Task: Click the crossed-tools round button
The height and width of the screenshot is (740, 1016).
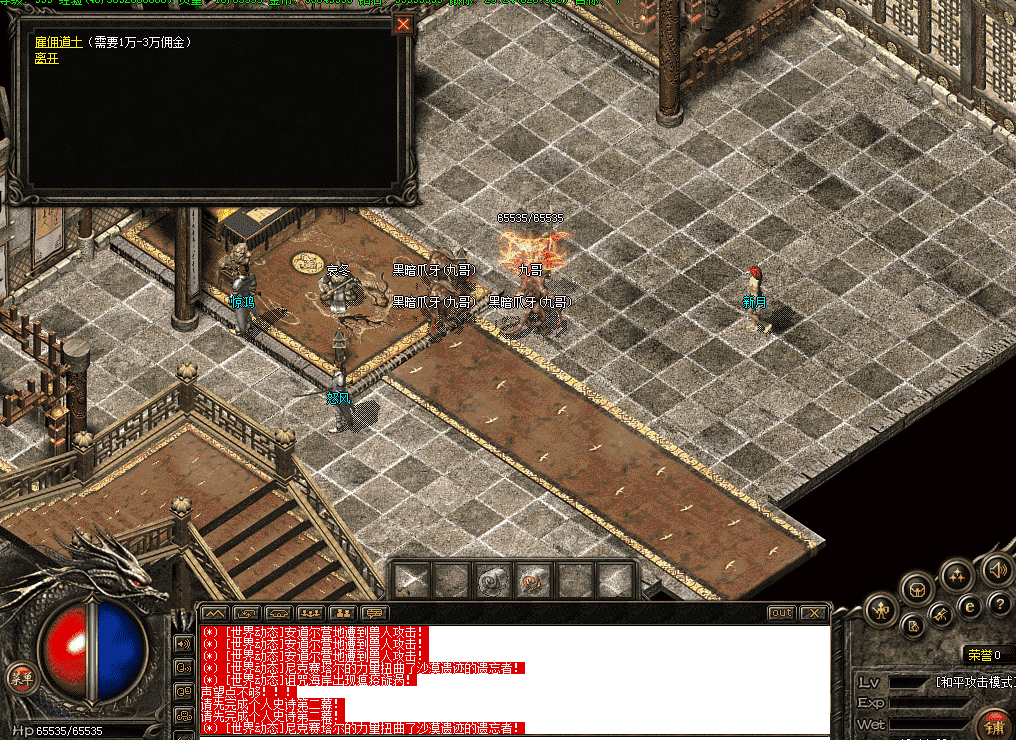Action: click(940, 614)
